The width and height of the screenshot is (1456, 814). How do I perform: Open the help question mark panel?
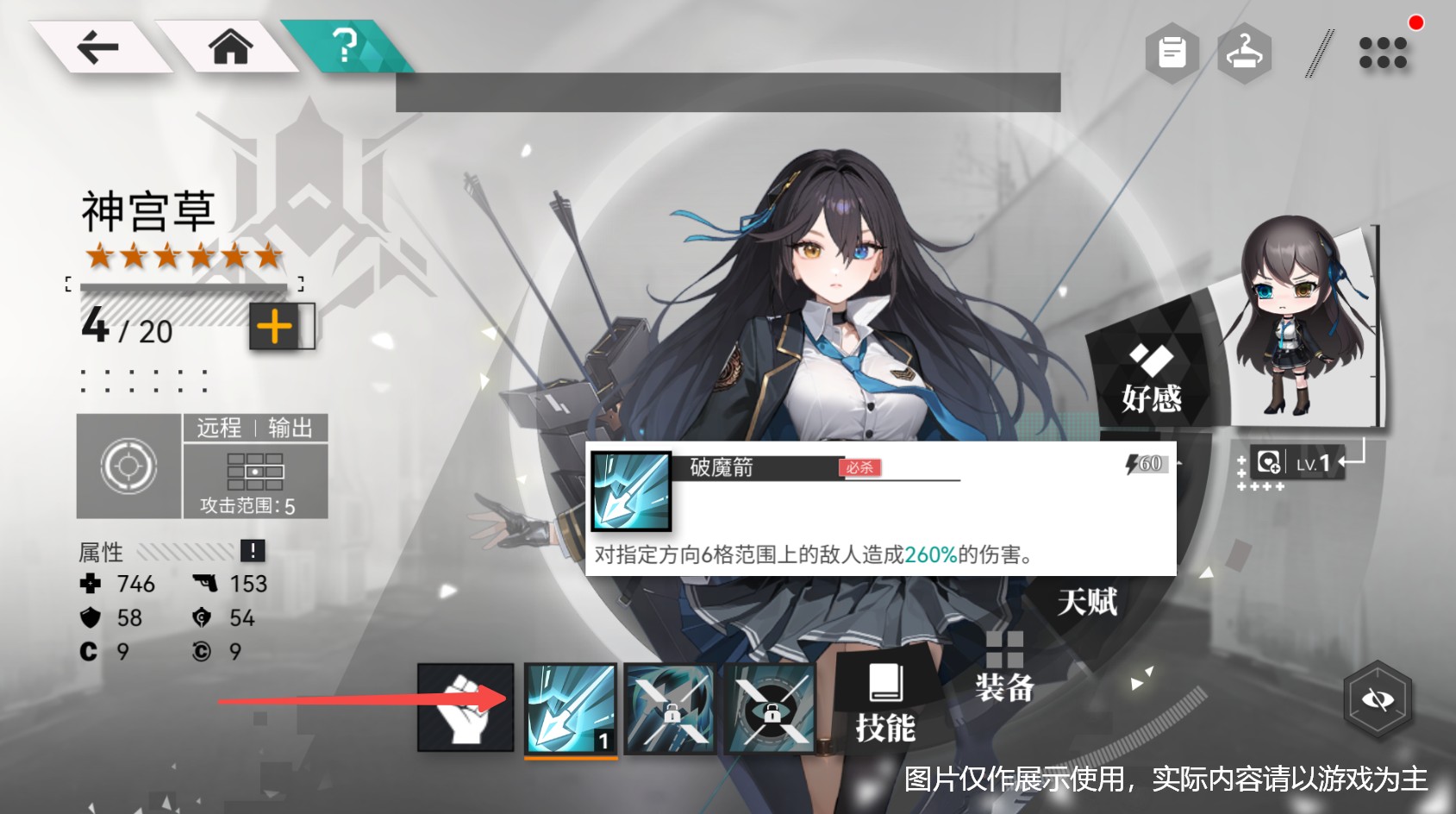point(345,49)
